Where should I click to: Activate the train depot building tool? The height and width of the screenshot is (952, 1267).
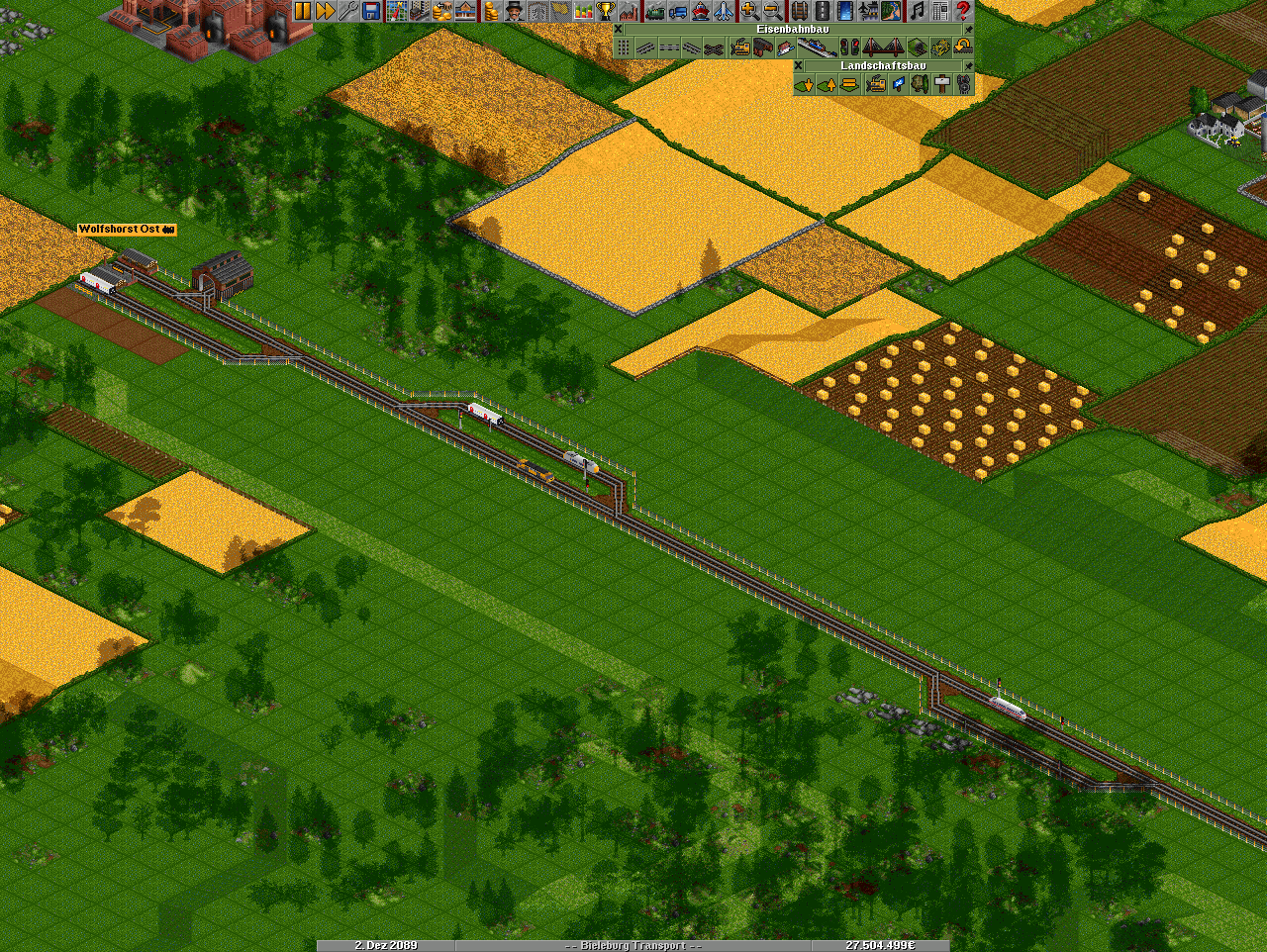762,48
